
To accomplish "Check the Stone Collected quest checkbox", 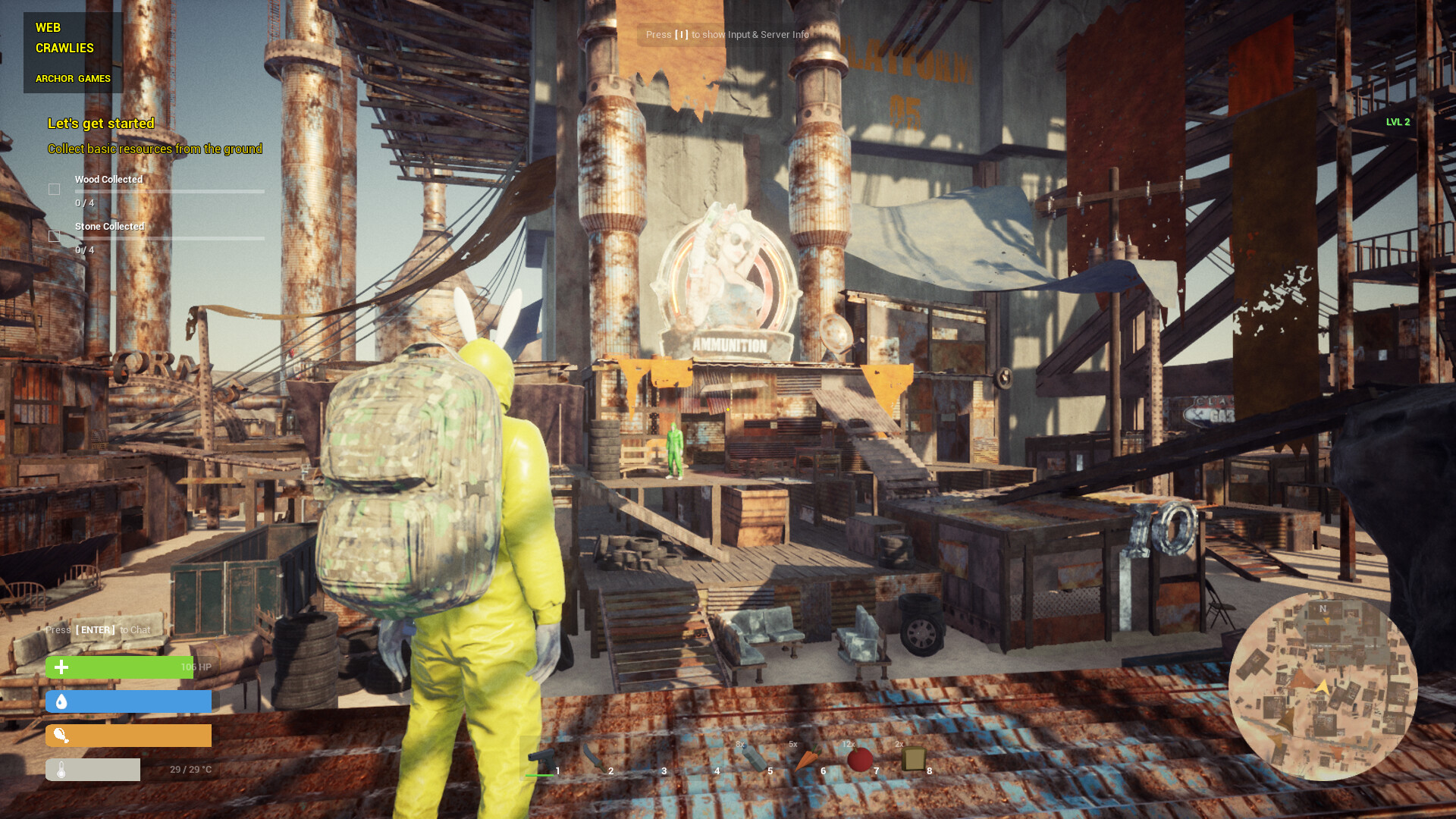I will coord(54,236).
